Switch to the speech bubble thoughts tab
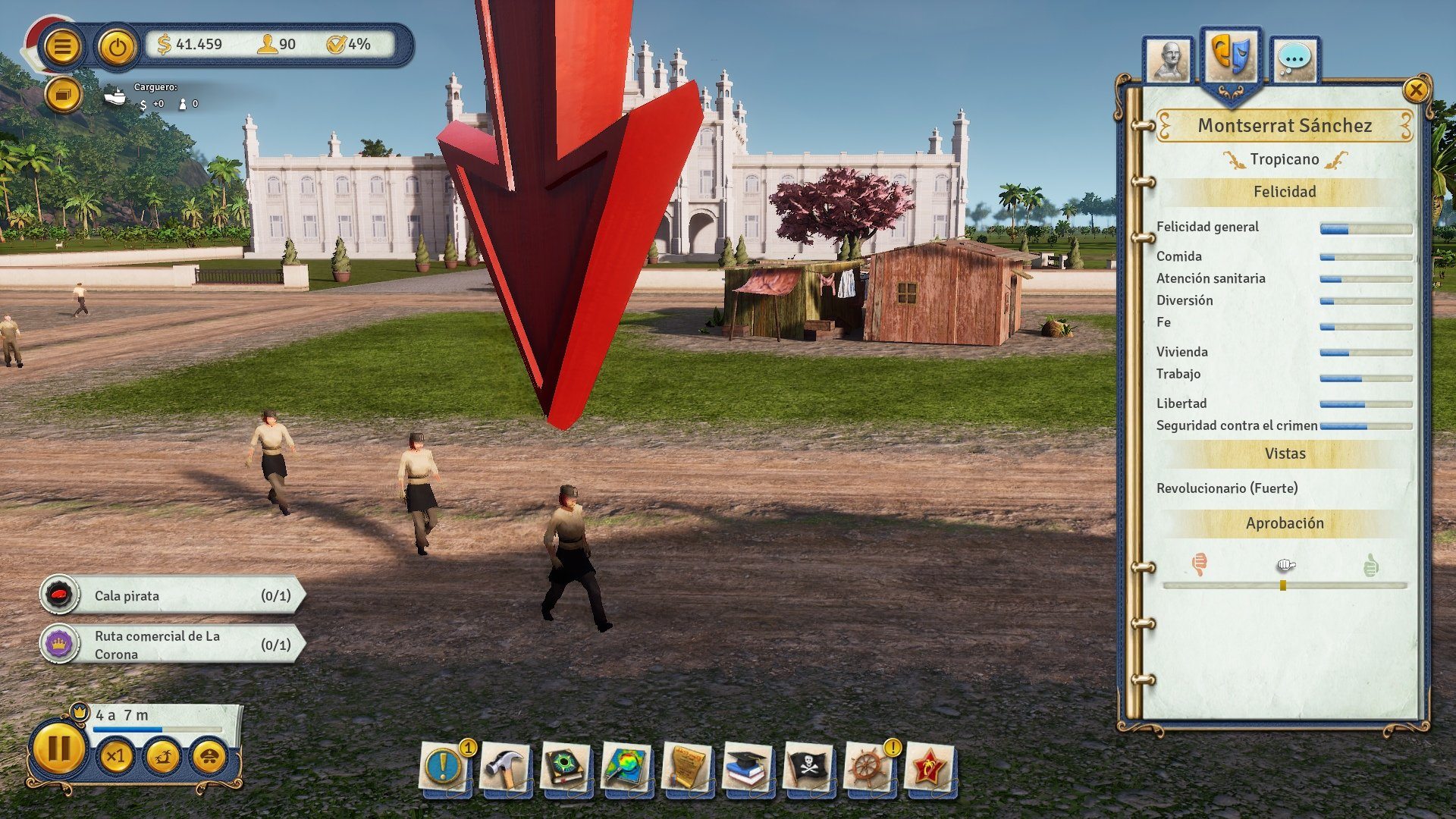Image resolution: width=1456 pixels, height=819 pixels. (x=1294, y=59)
